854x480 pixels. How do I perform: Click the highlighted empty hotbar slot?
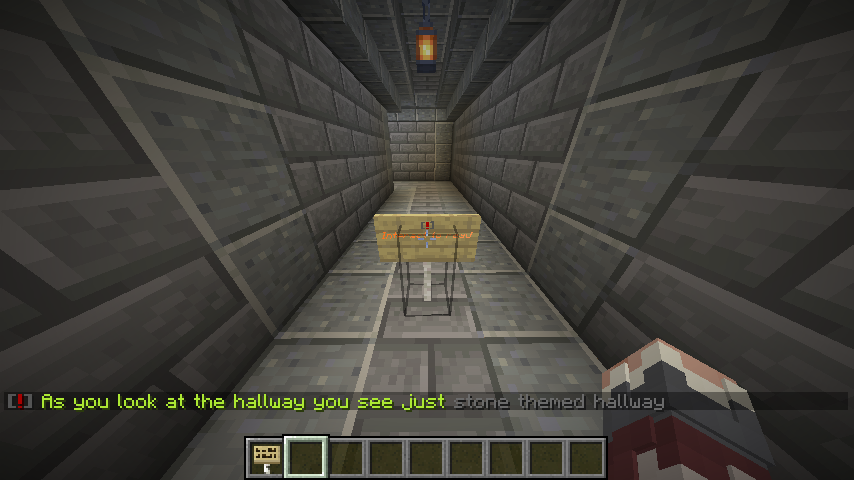[x=306, y=457]
